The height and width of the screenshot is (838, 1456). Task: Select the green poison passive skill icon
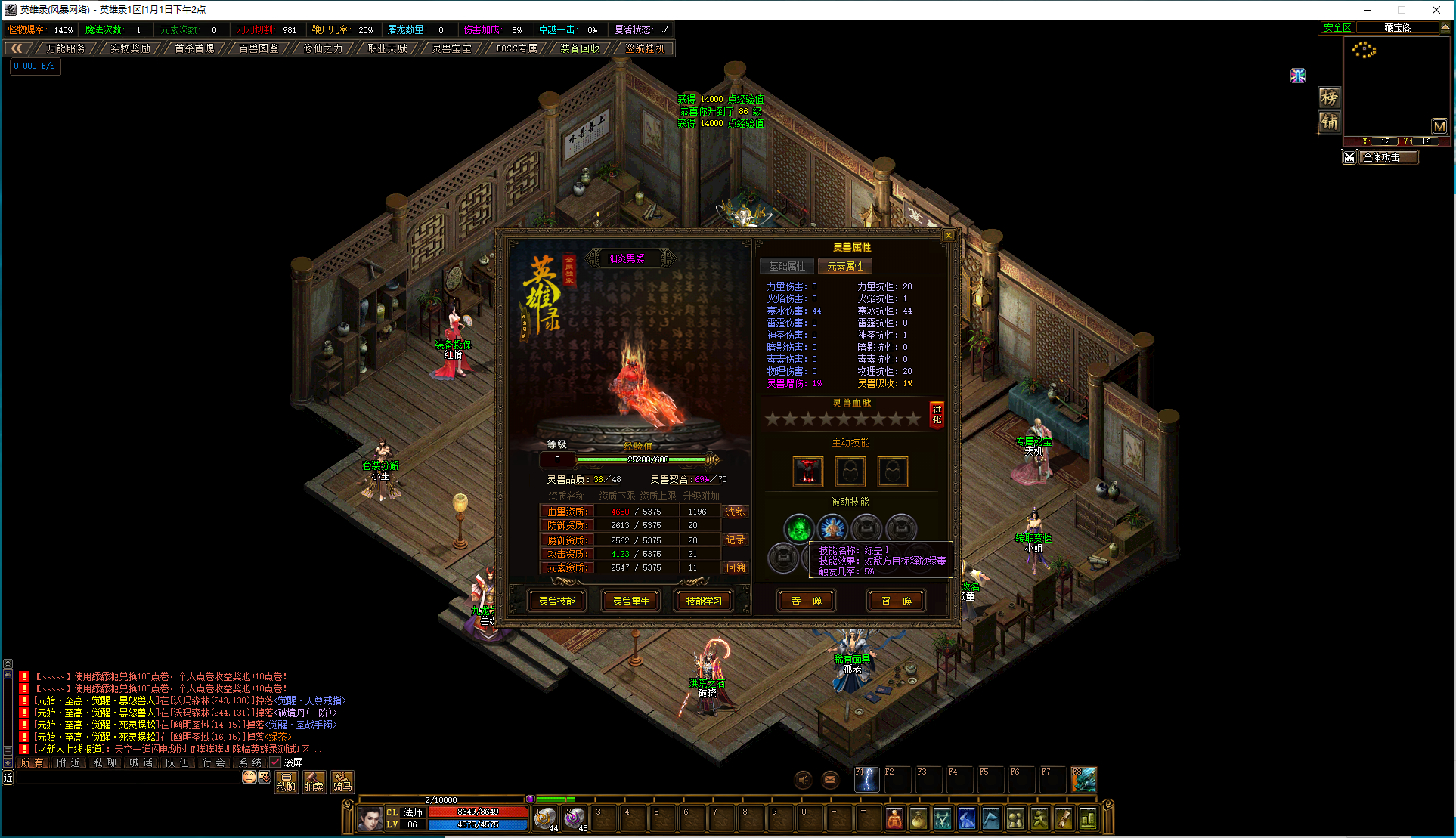pos(798,528)
